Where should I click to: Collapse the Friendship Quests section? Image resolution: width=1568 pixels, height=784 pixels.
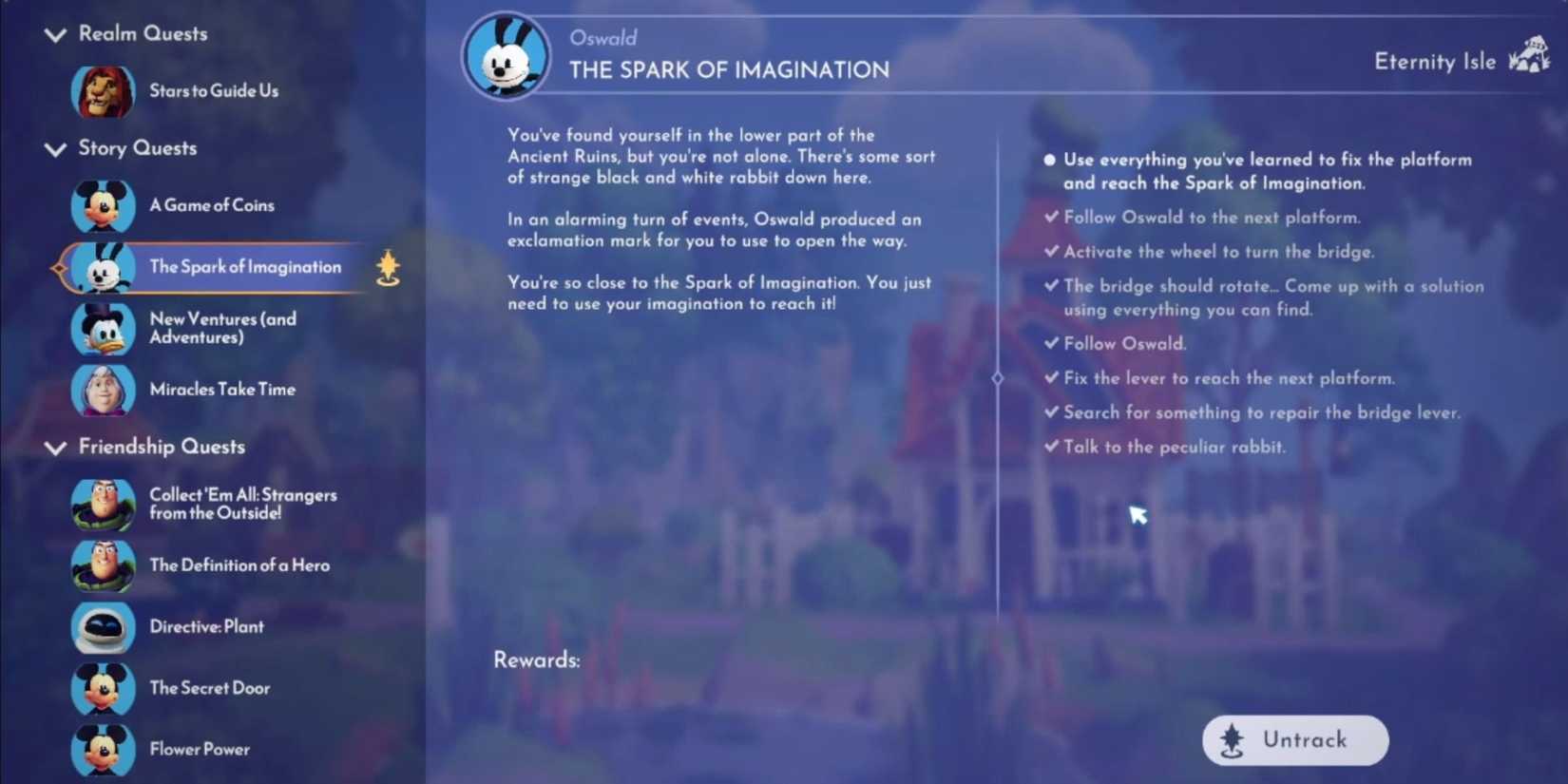click(54, 447)
